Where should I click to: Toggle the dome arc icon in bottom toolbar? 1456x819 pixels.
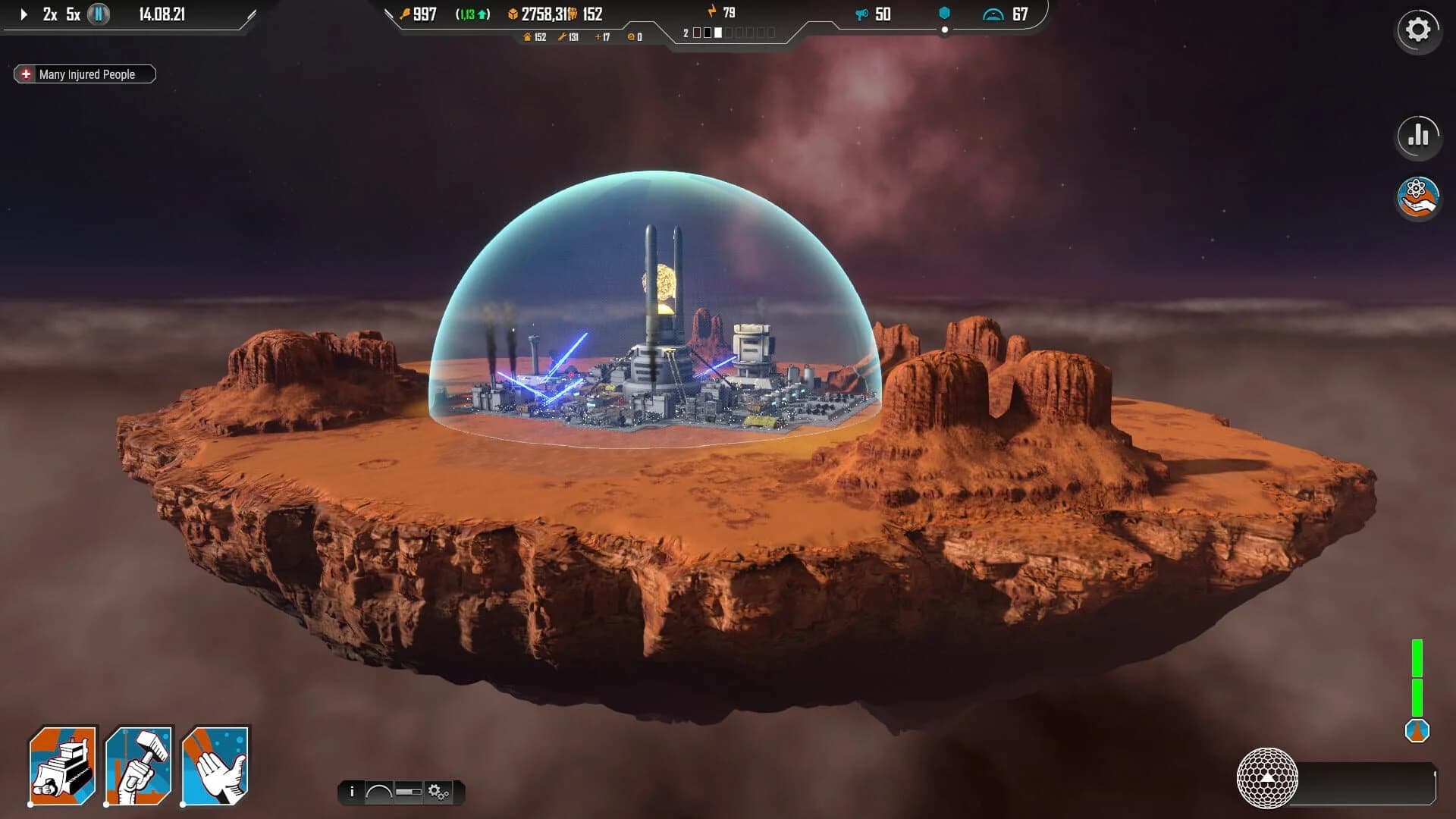click(x=379, y=792)
